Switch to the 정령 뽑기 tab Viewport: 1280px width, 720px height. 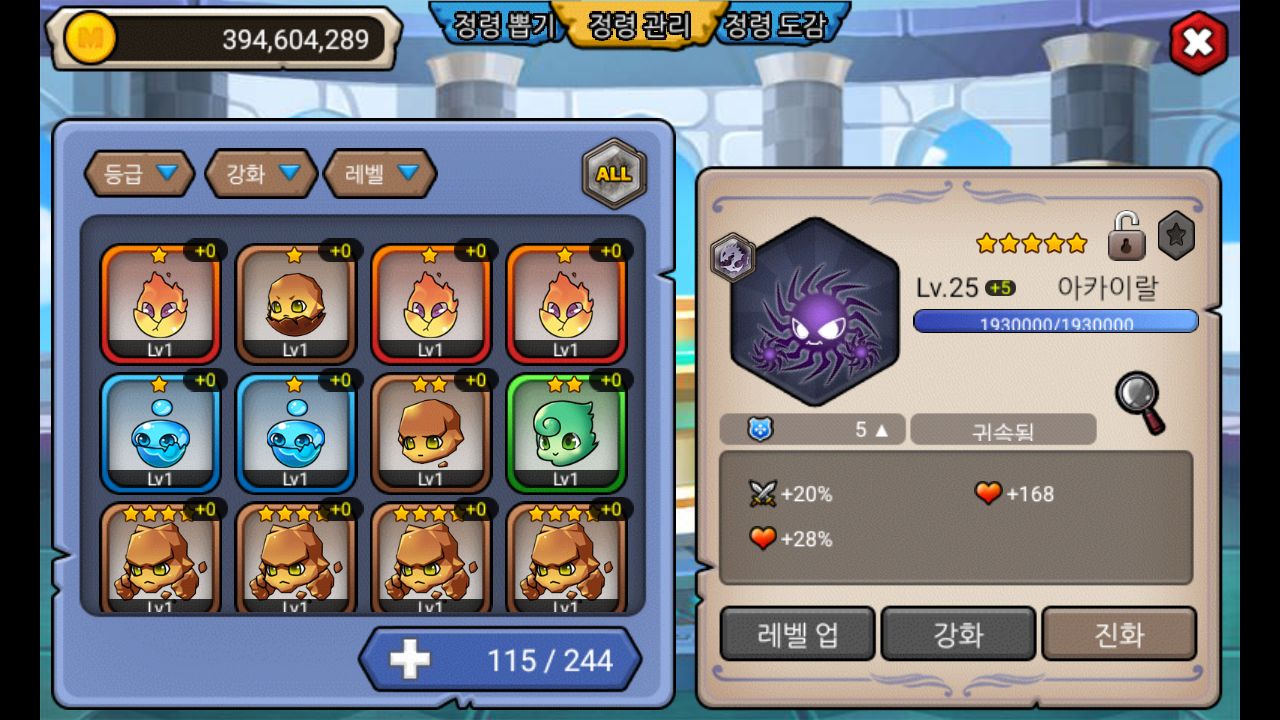[x=504, y=26]
